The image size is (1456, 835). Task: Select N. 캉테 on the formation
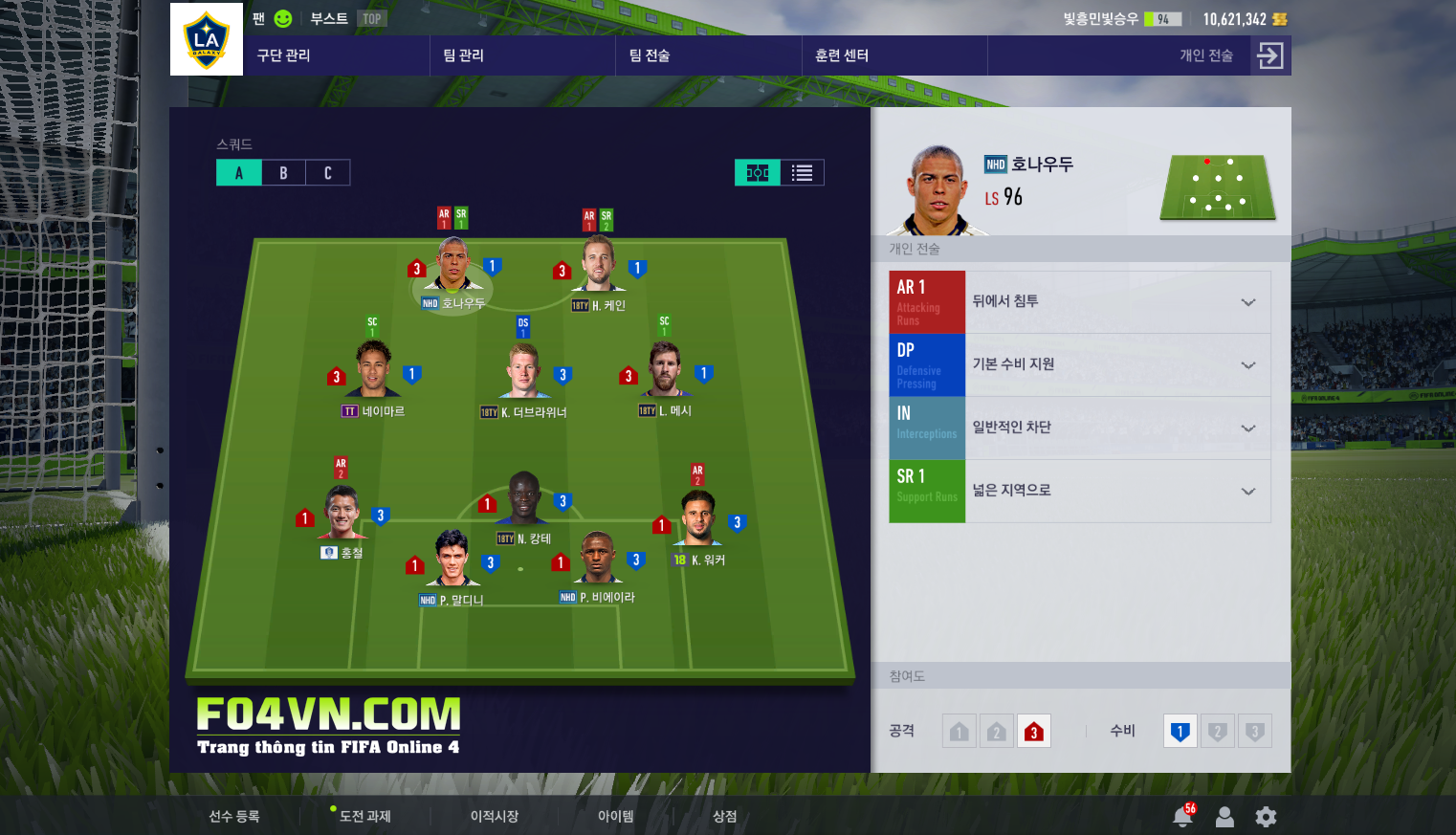click(523, 499)
